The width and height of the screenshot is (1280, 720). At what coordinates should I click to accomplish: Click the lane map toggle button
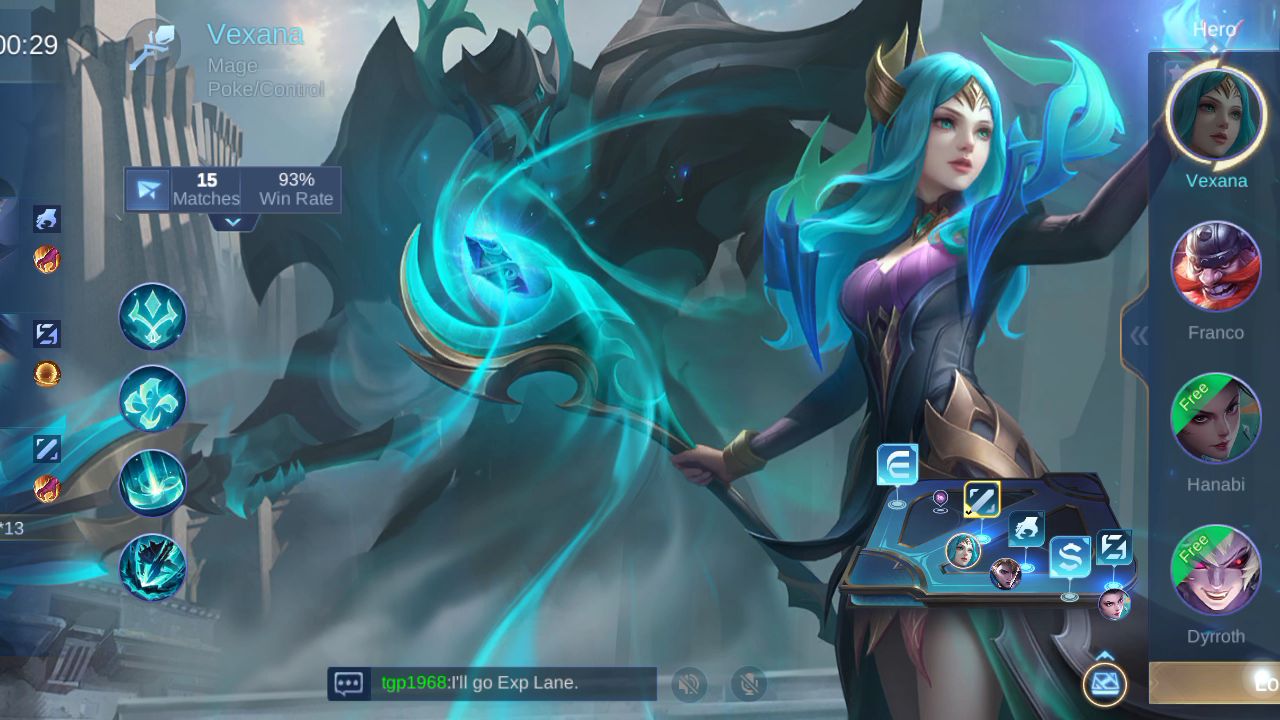point(1104,684)
